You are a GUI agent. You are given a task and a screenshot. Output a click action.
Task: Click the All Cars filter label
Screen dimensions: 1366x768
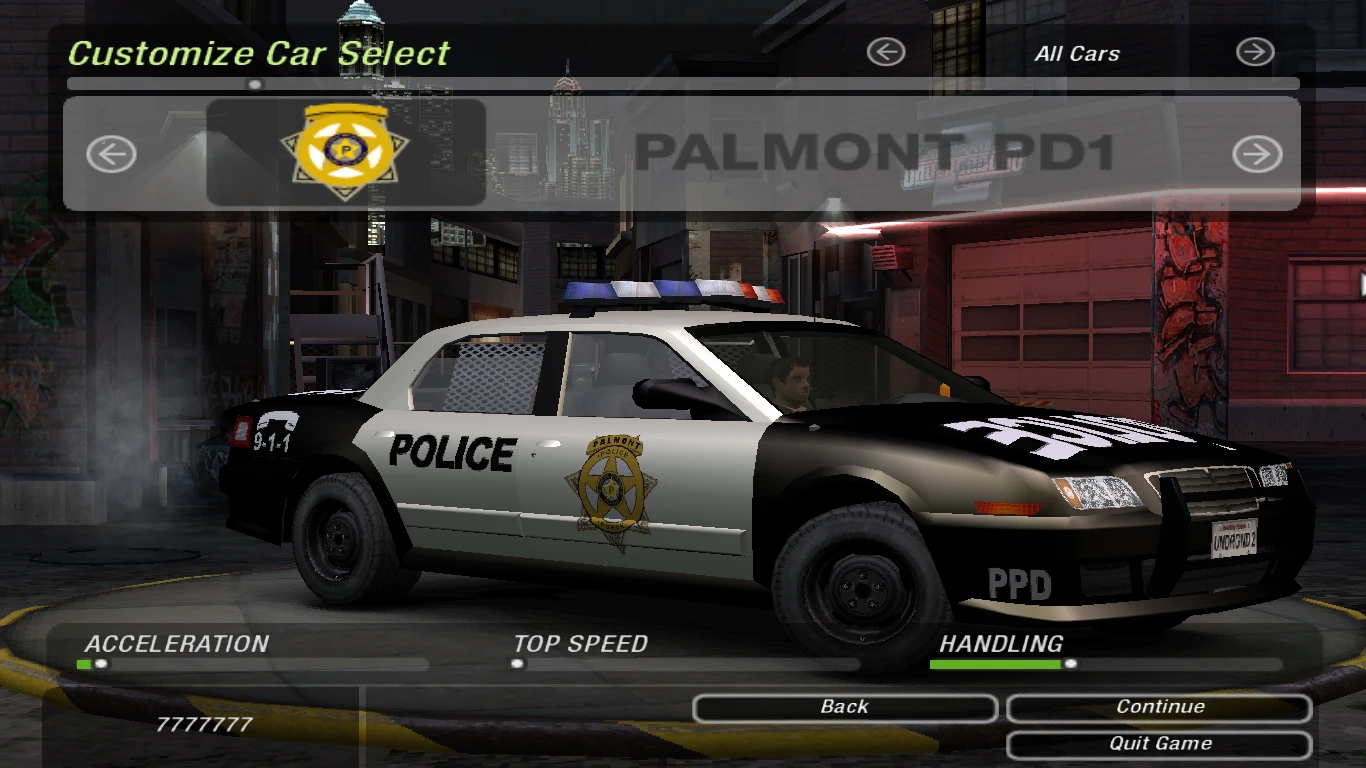point(1075,54)
